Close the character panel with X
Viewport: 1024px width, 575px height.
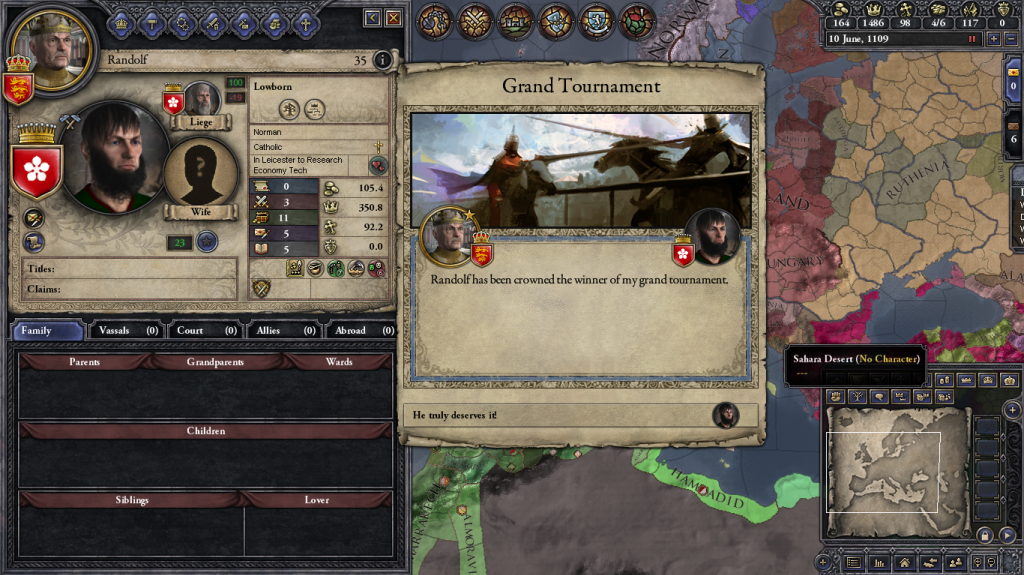(x=394, y=18)
